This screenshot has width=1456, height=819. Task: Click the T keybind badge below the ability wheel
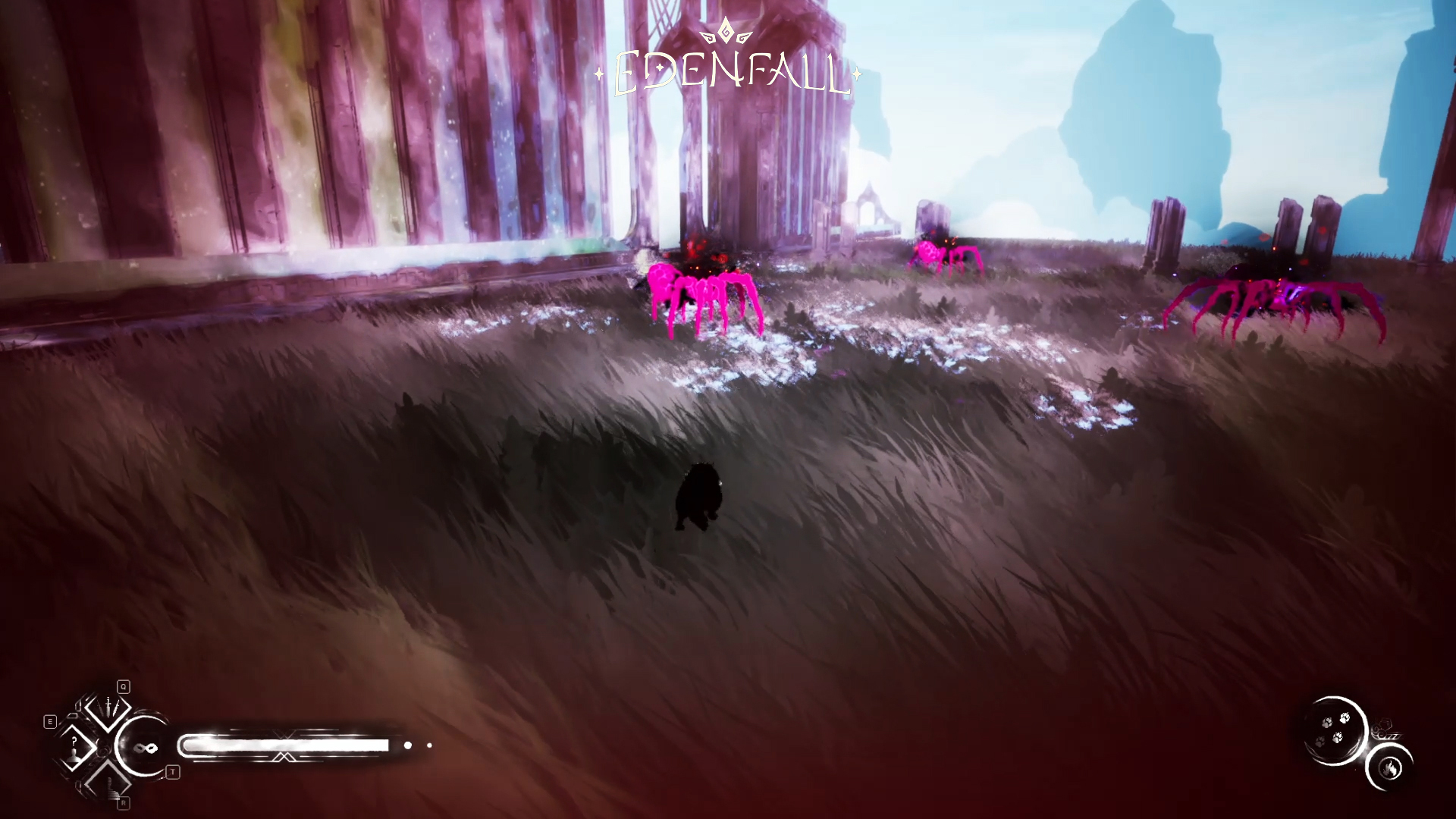(172, 772)
